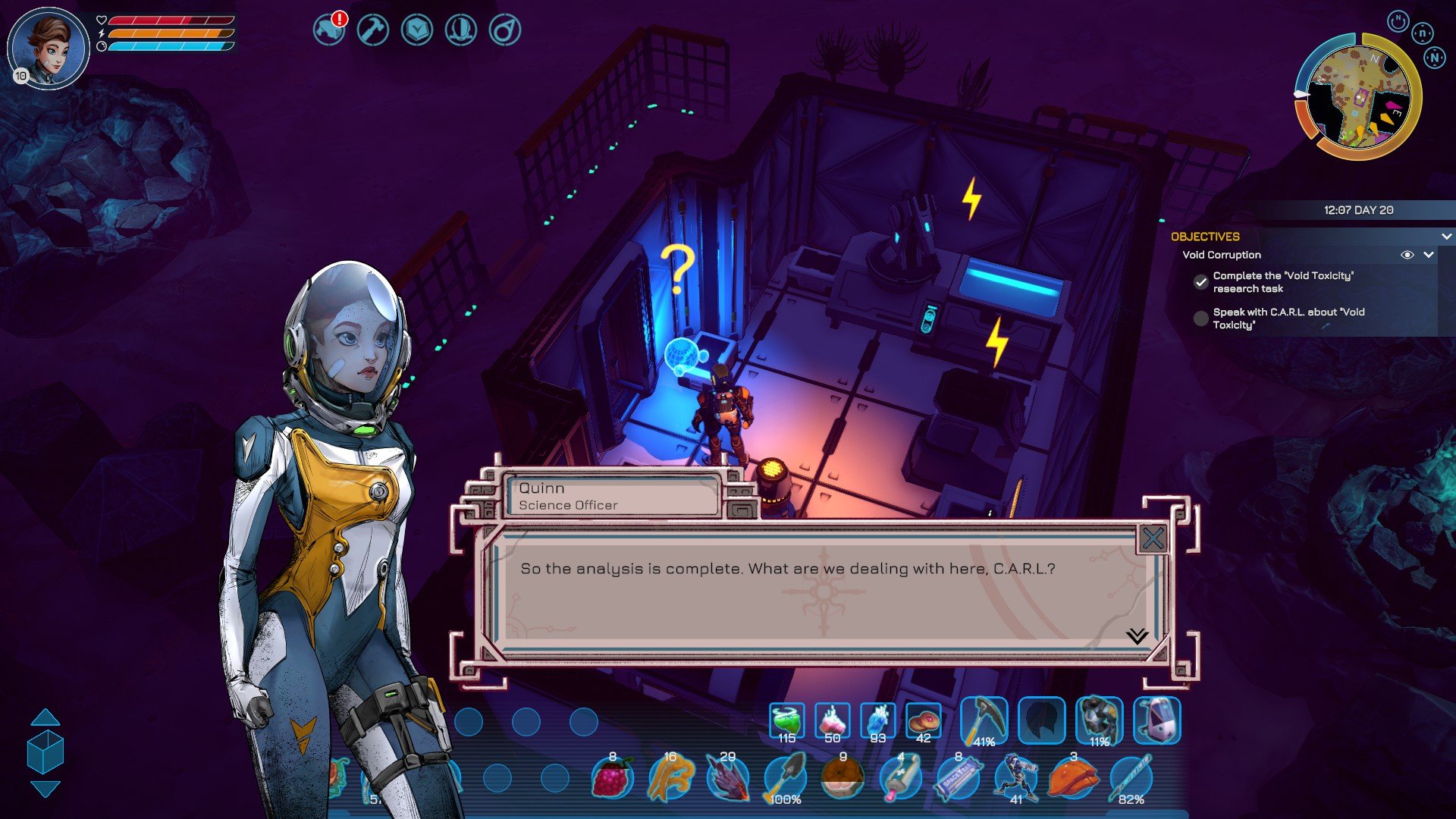Open the rocket icon menu with alert
The height and width of the screenshot is (819, 1456).
[x=329, y=30]
